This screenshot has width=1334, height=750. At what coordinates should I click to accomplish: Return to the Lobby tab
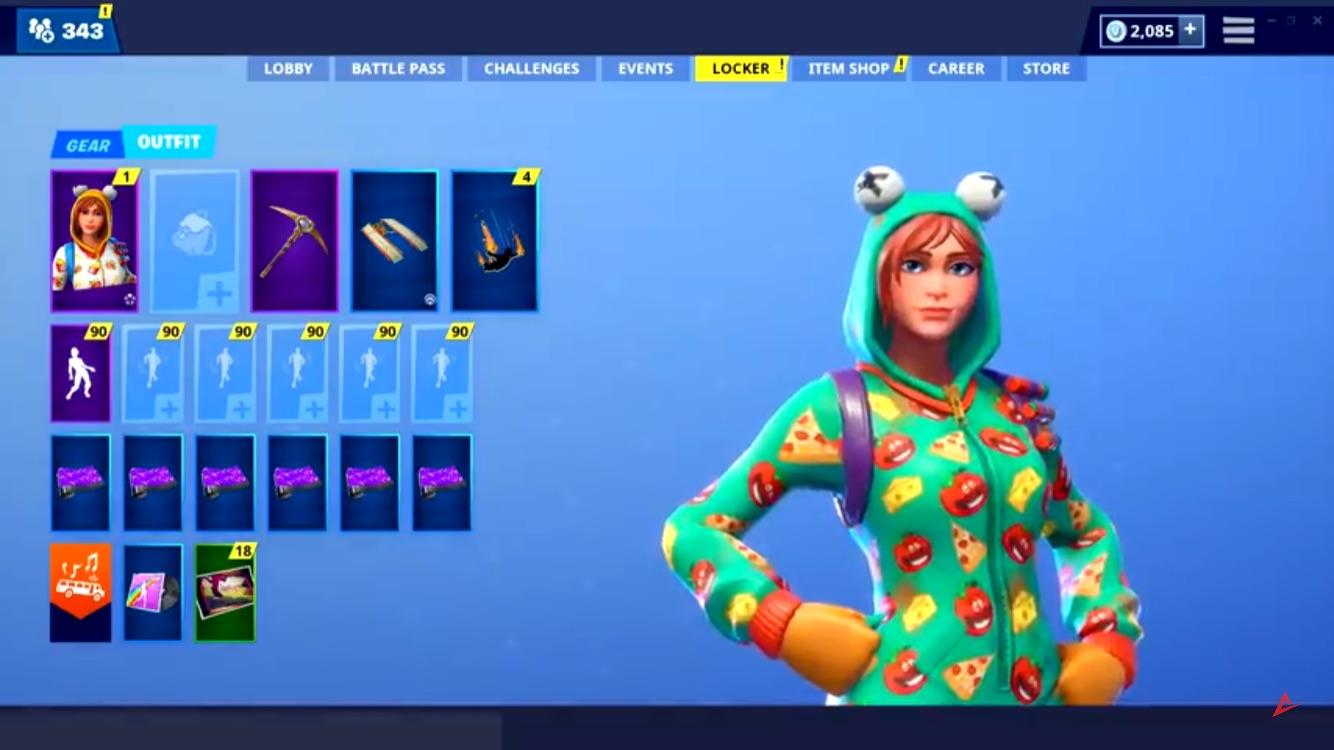287,68
